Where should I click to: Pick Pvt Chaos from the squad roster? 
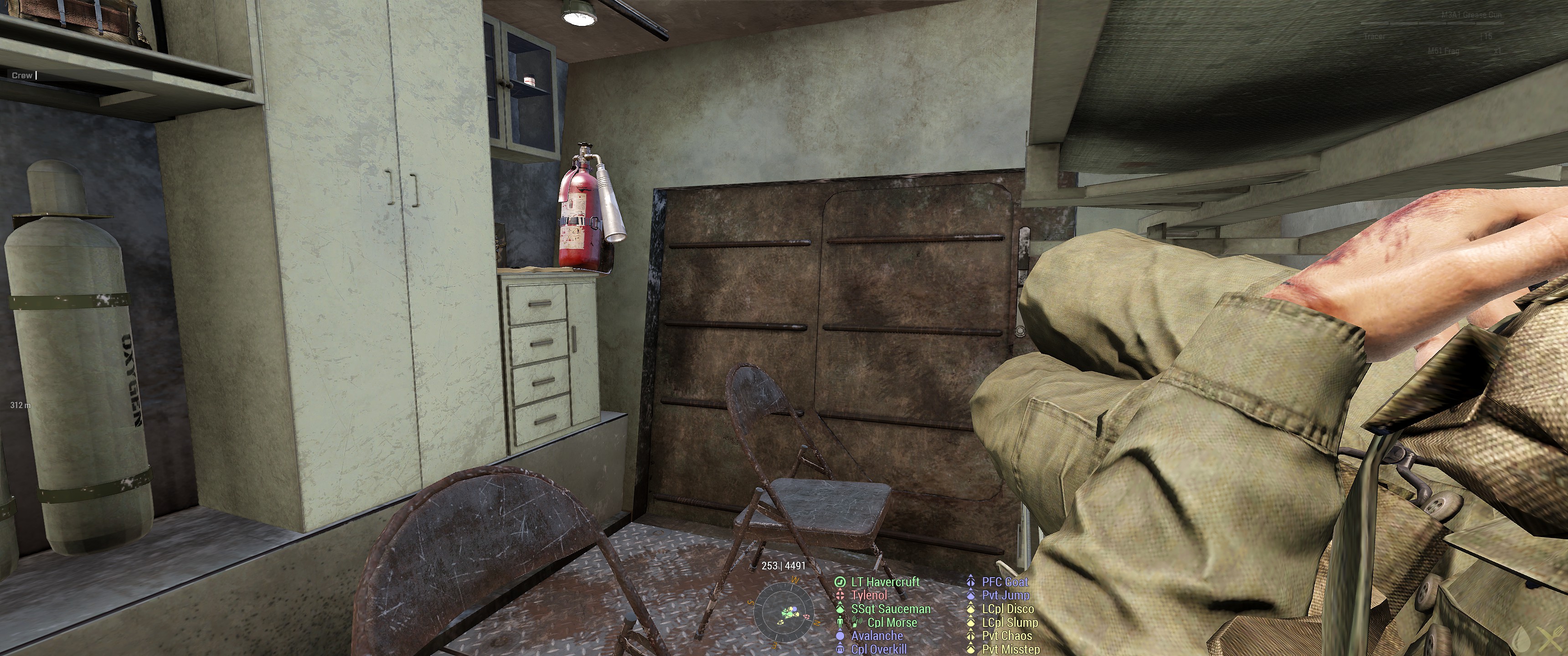point(1007,636)
